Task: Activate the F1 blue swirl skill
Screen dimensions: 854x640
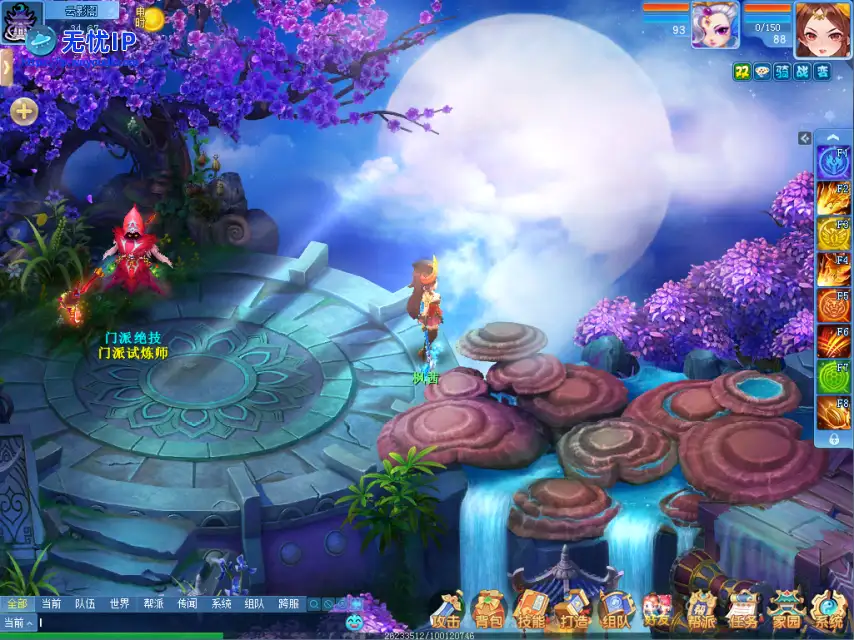Action: coord(833,162)
